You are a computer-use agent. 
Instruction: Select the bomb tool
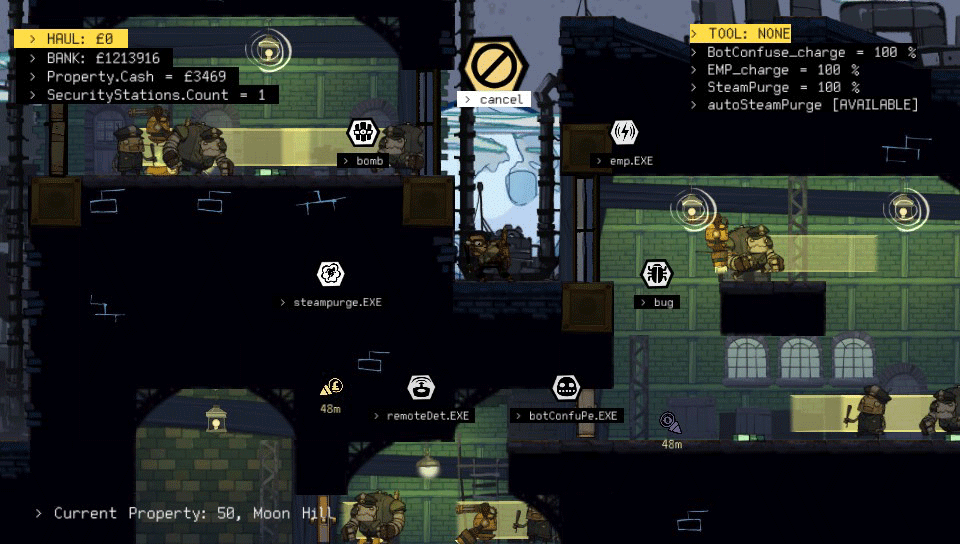pyautogui.click(x=362, y=132)
